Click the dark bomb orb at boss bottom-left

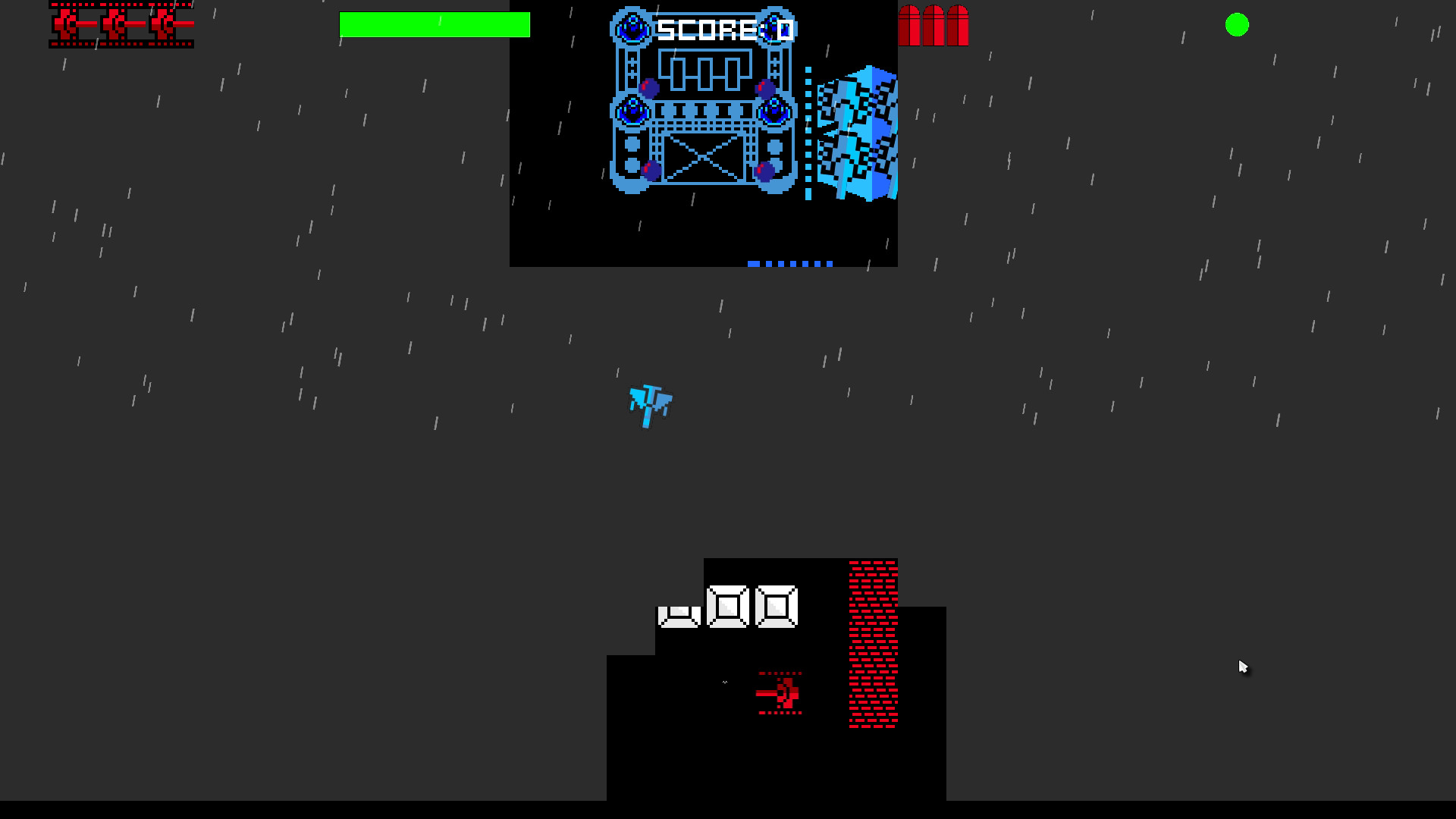(652, 170)
